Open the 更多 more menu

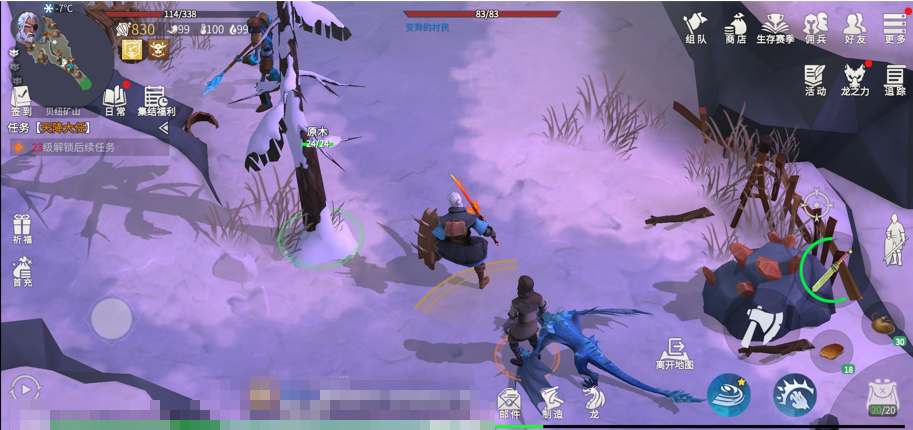pyautogui.click(x=895, y=27)
